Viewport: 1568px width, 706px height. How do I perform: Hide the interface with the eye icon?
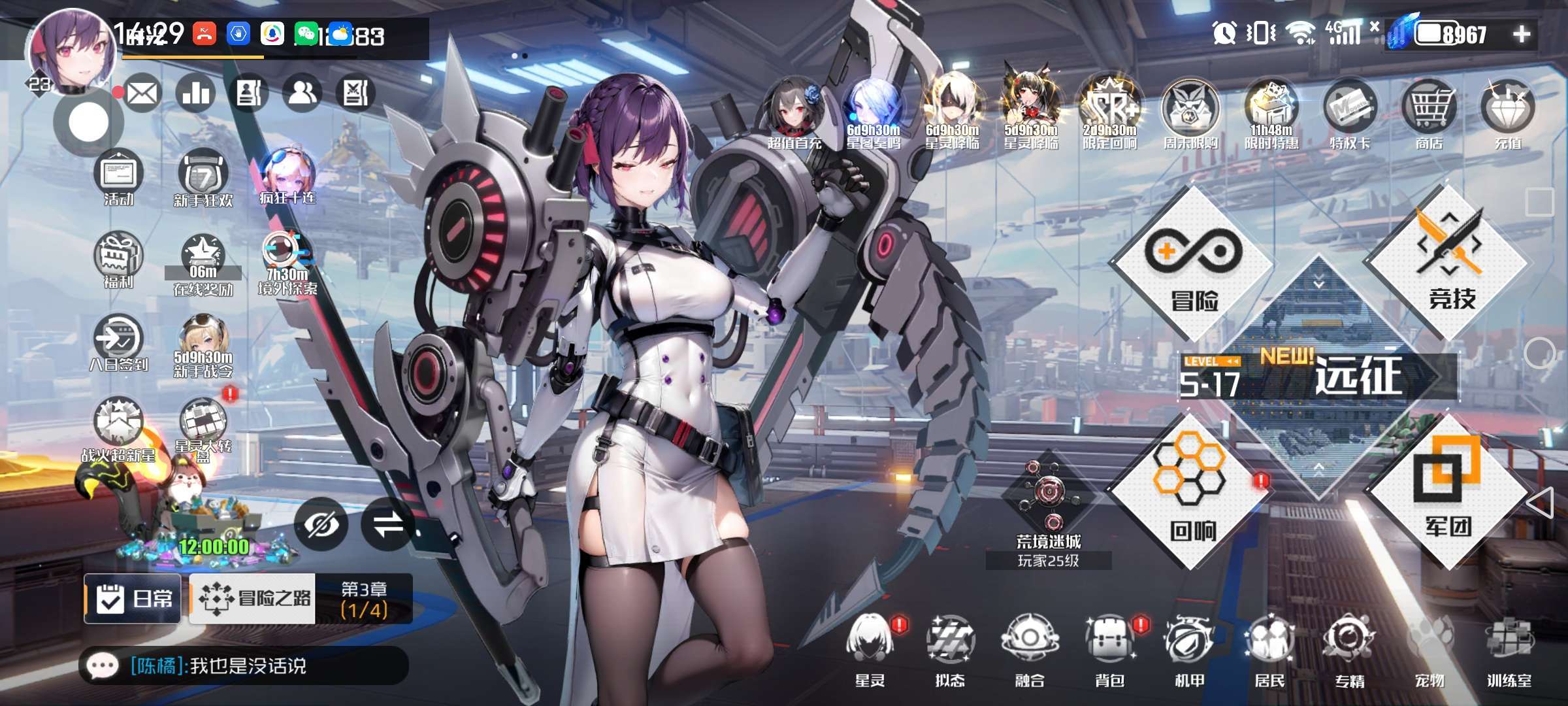pos(321,524)
